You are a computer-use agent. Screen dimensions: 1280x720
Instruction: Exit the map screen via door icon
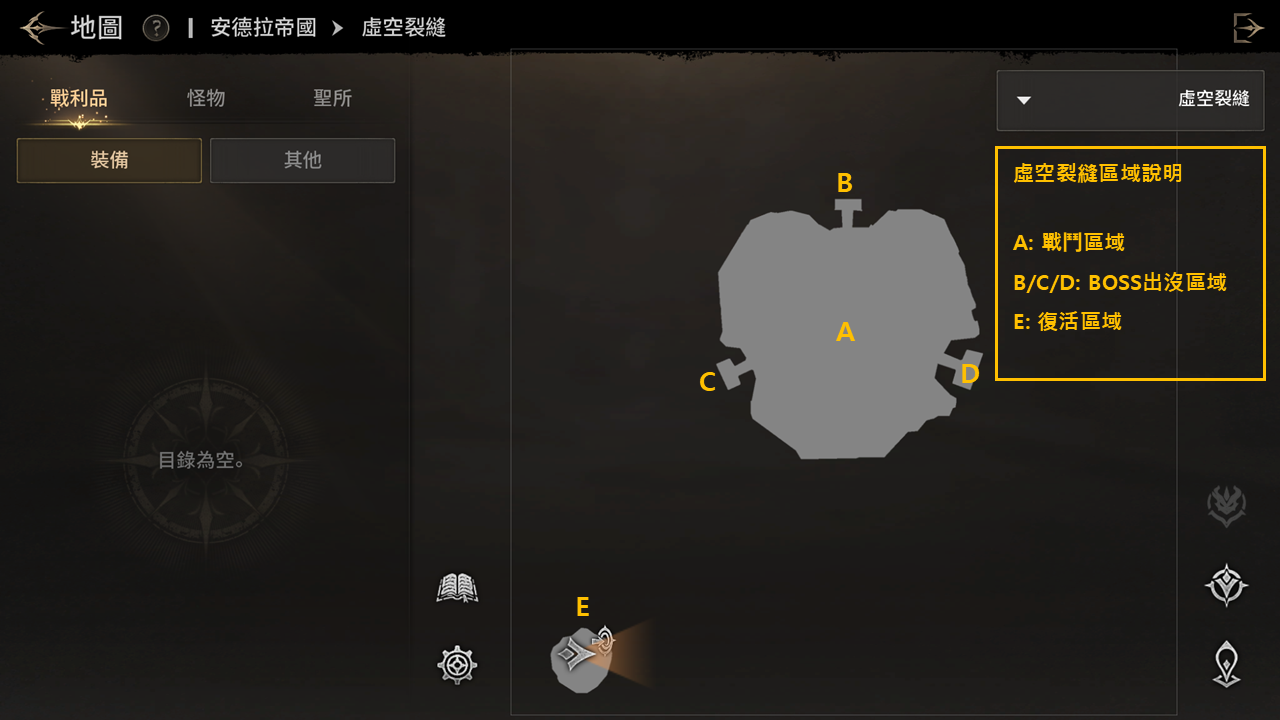1247,27
